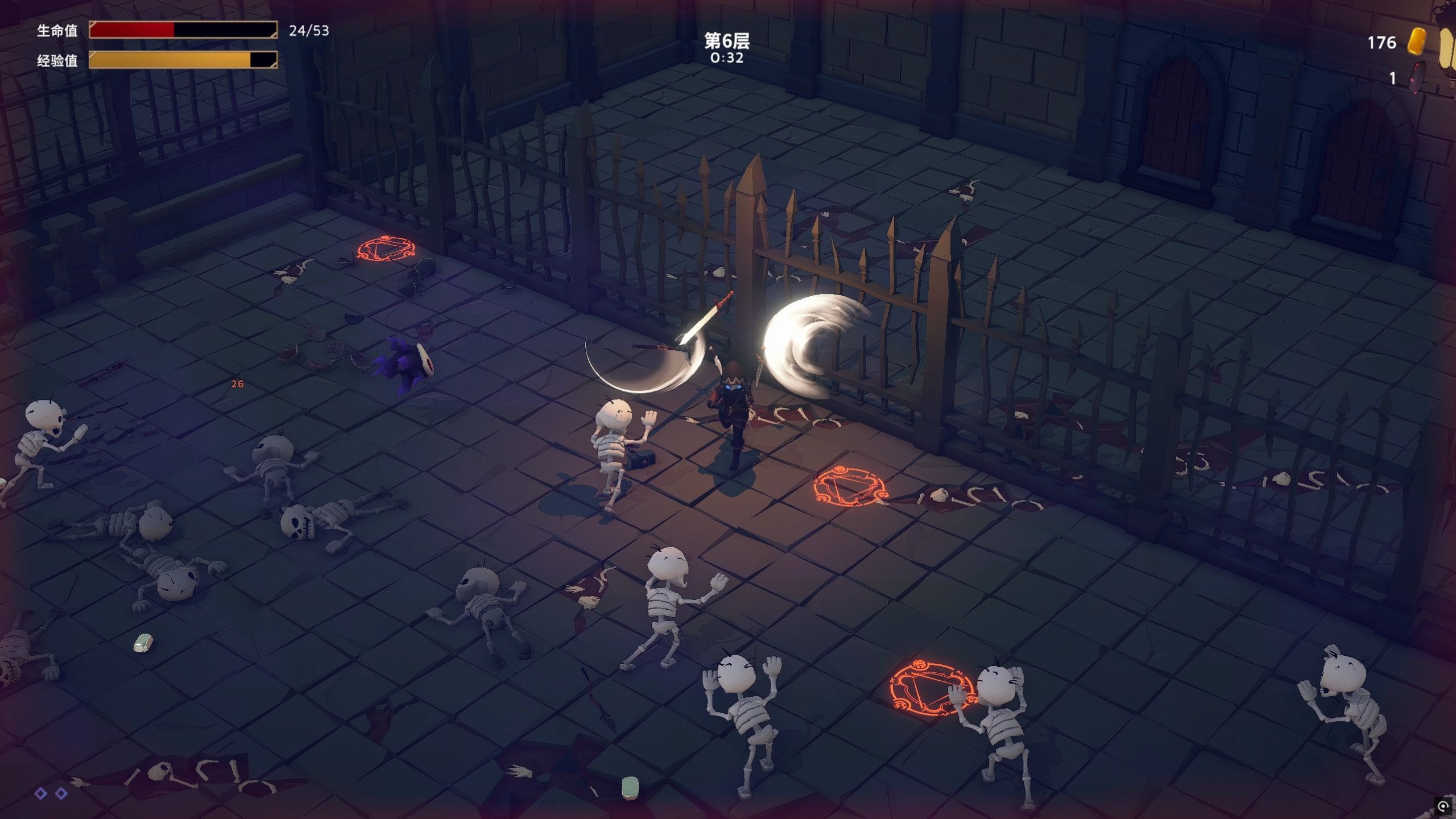
Task: Click the circular arrow overlay icon
Action: (1442, 806)
